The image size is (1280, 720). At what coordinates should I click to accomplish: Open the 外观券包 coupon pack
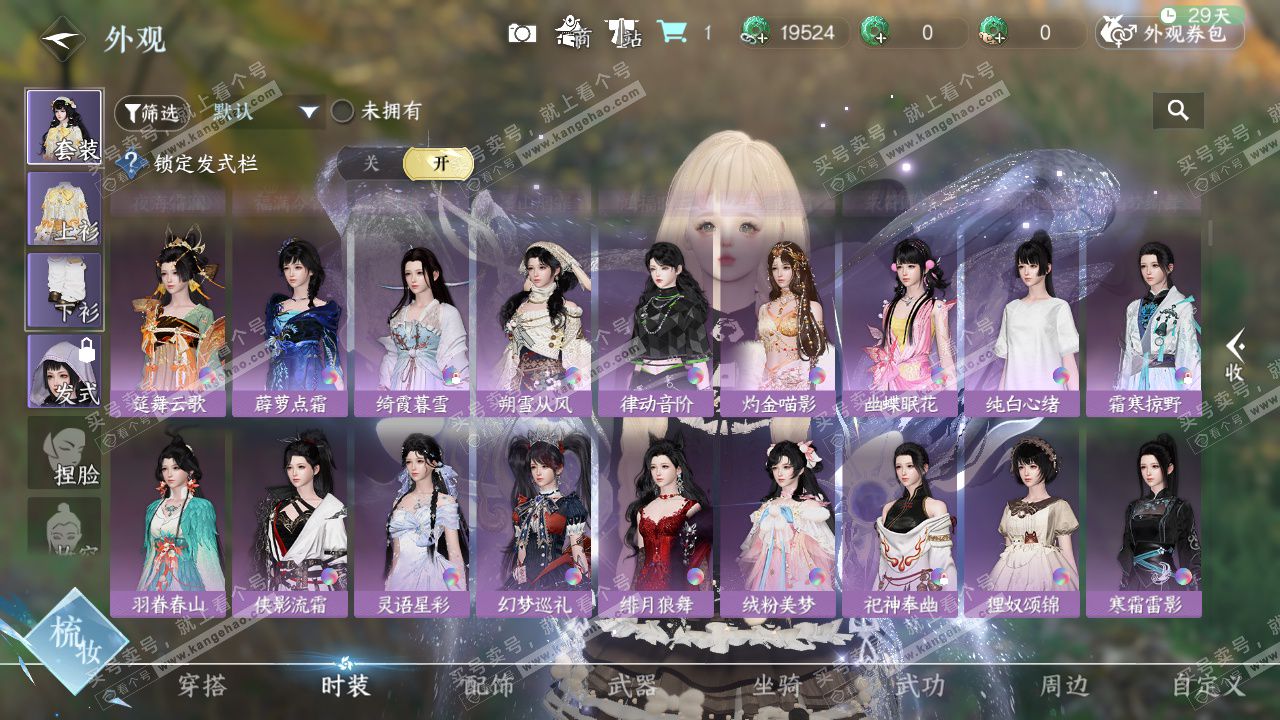coord(1170,33)
